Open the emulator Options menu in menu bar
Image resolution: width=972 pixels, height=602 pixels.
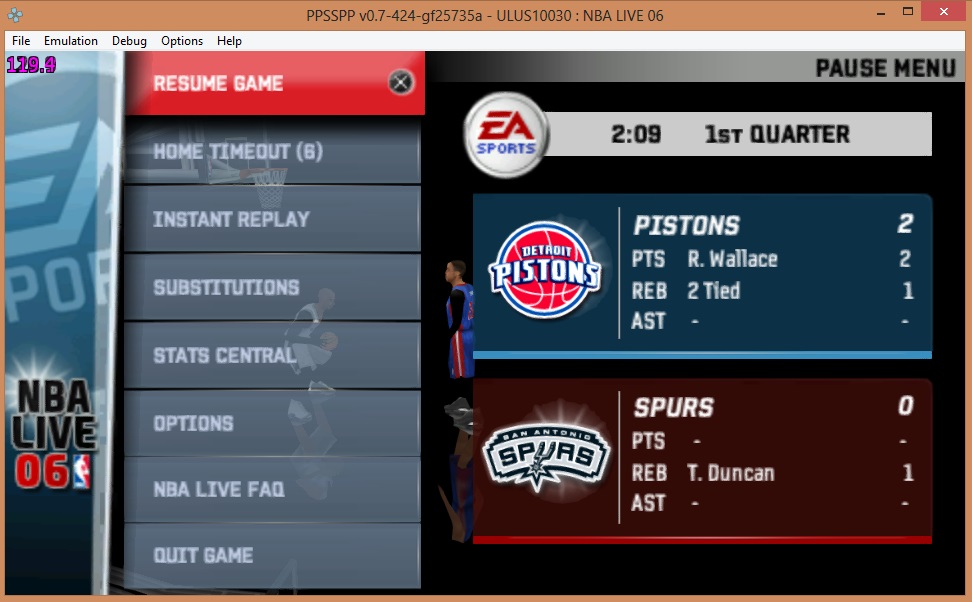[x=182, y=41]
